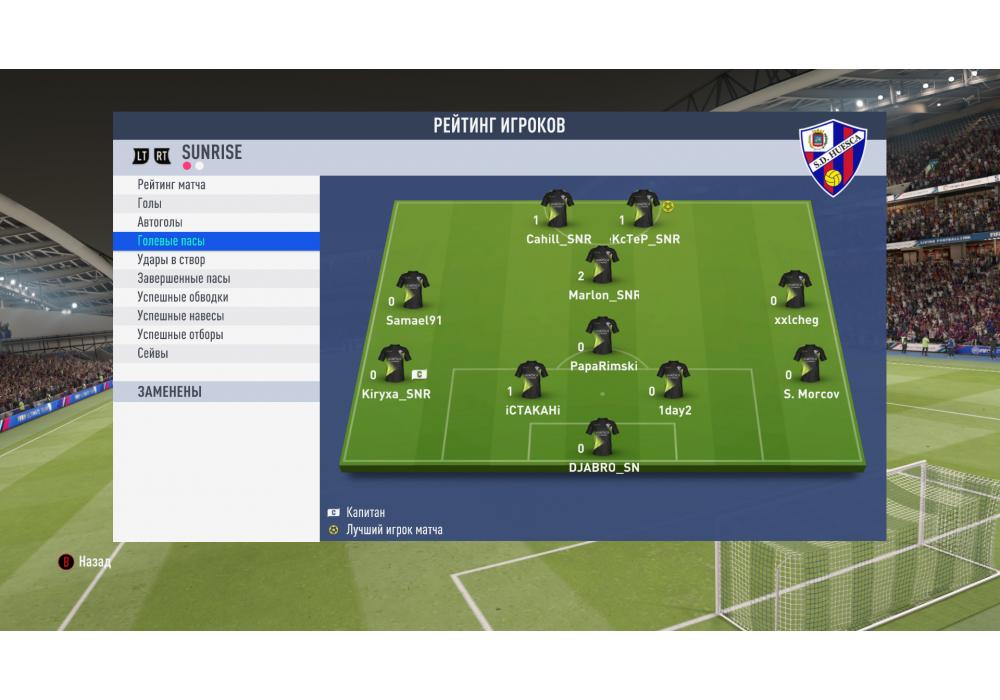
Task: Pick player Marlon_SNR on the pitch
Action: click(602, 265)
